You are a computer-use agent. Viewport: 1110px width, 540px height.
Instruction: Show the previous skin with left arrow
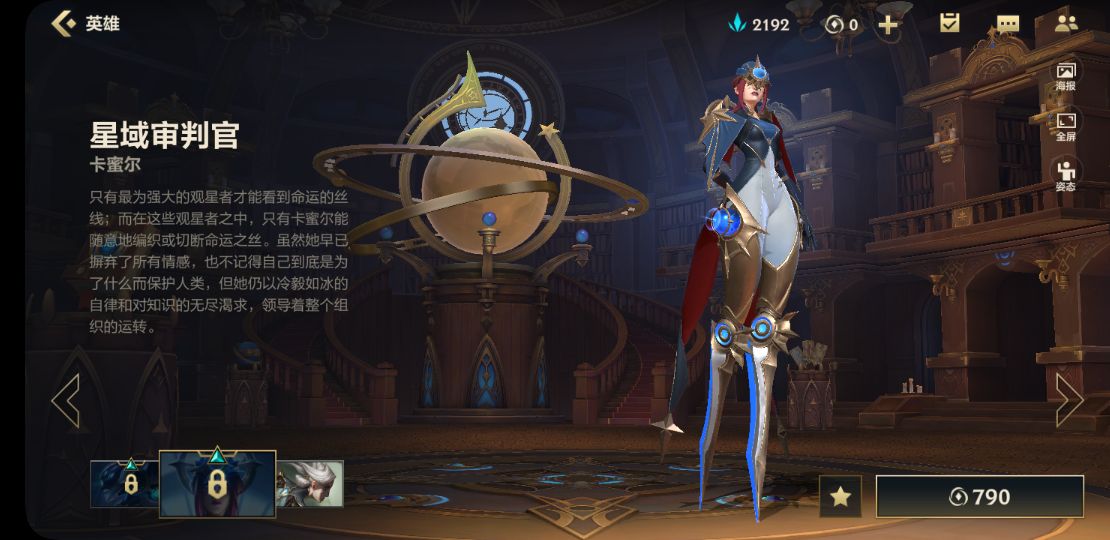click(x=66, y=400)
